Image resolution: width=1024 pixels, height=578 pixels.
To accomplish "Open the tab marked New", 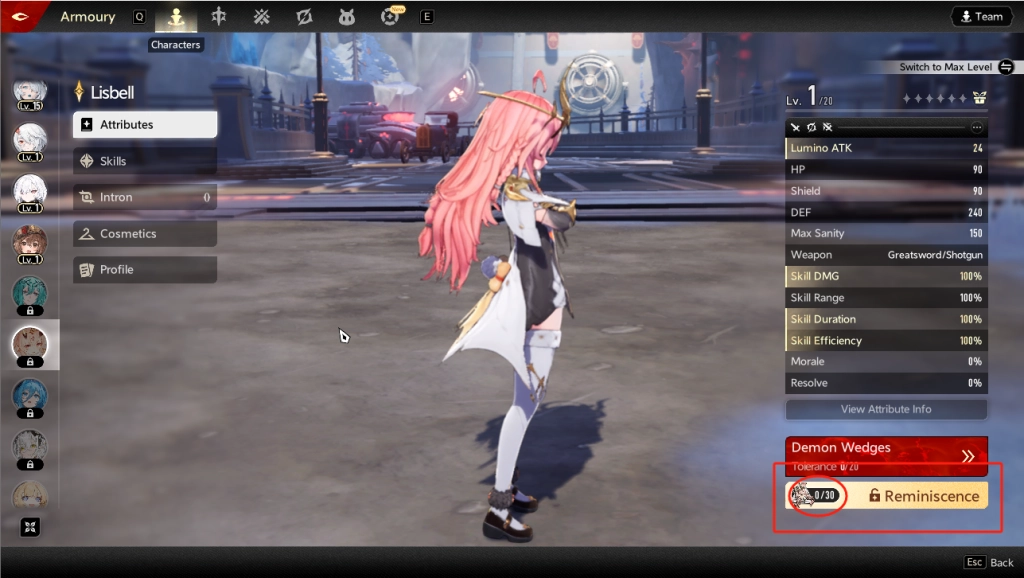I will click(x=391, y=17).
